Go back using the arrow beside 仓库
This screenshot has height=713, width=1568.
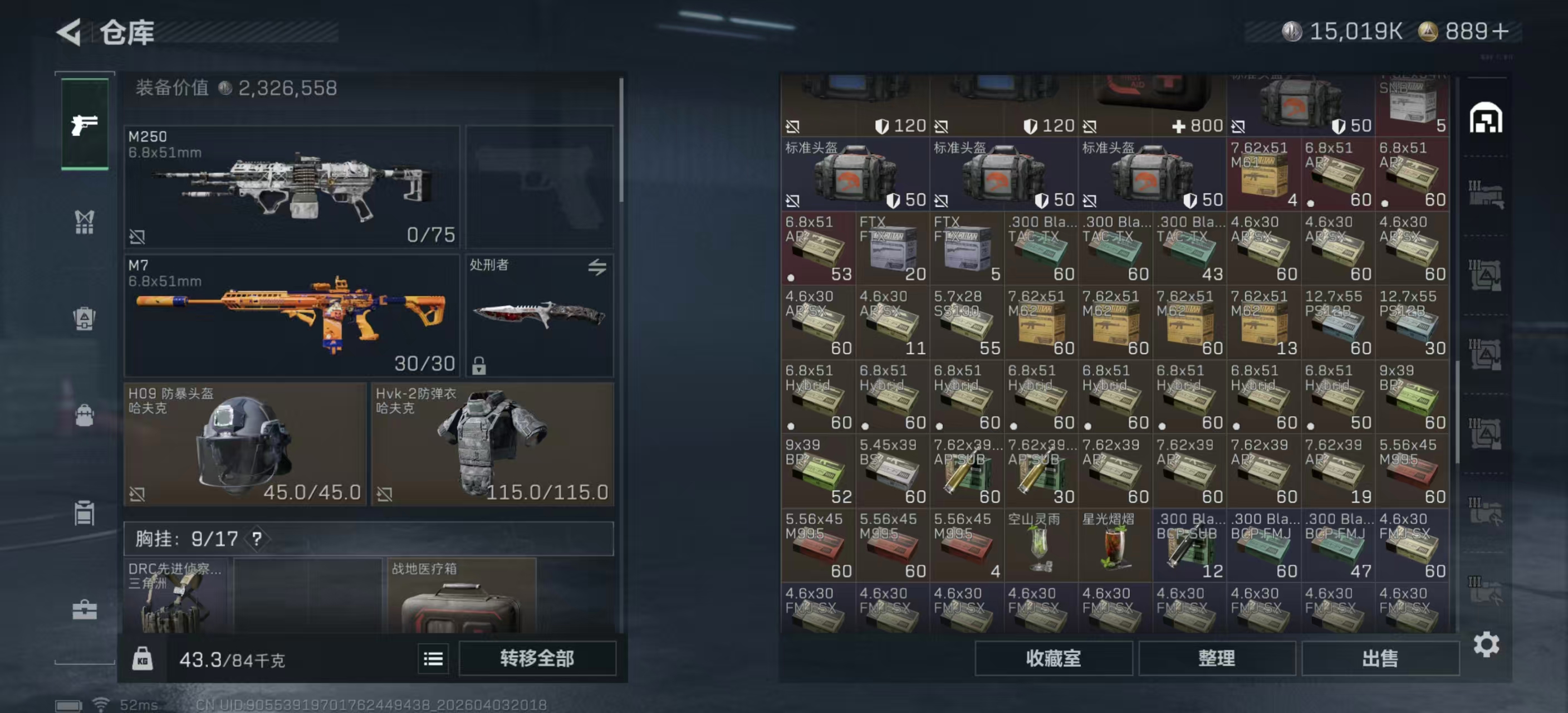click(x=69, y=32)
